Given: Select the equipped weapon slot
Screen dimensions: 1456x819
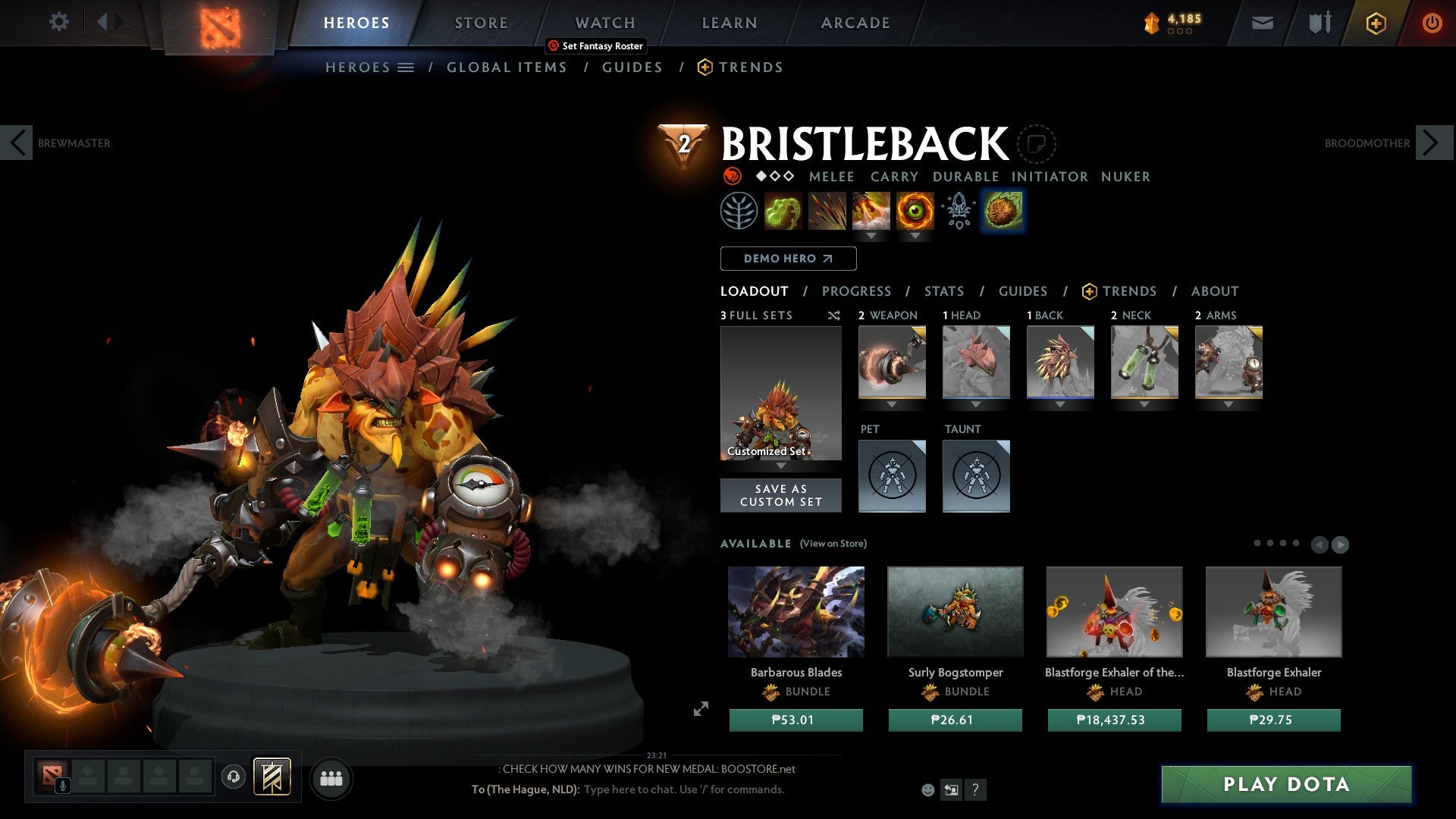Looking at the screenshot, I should pyautogui.click(x=892, y=362).
